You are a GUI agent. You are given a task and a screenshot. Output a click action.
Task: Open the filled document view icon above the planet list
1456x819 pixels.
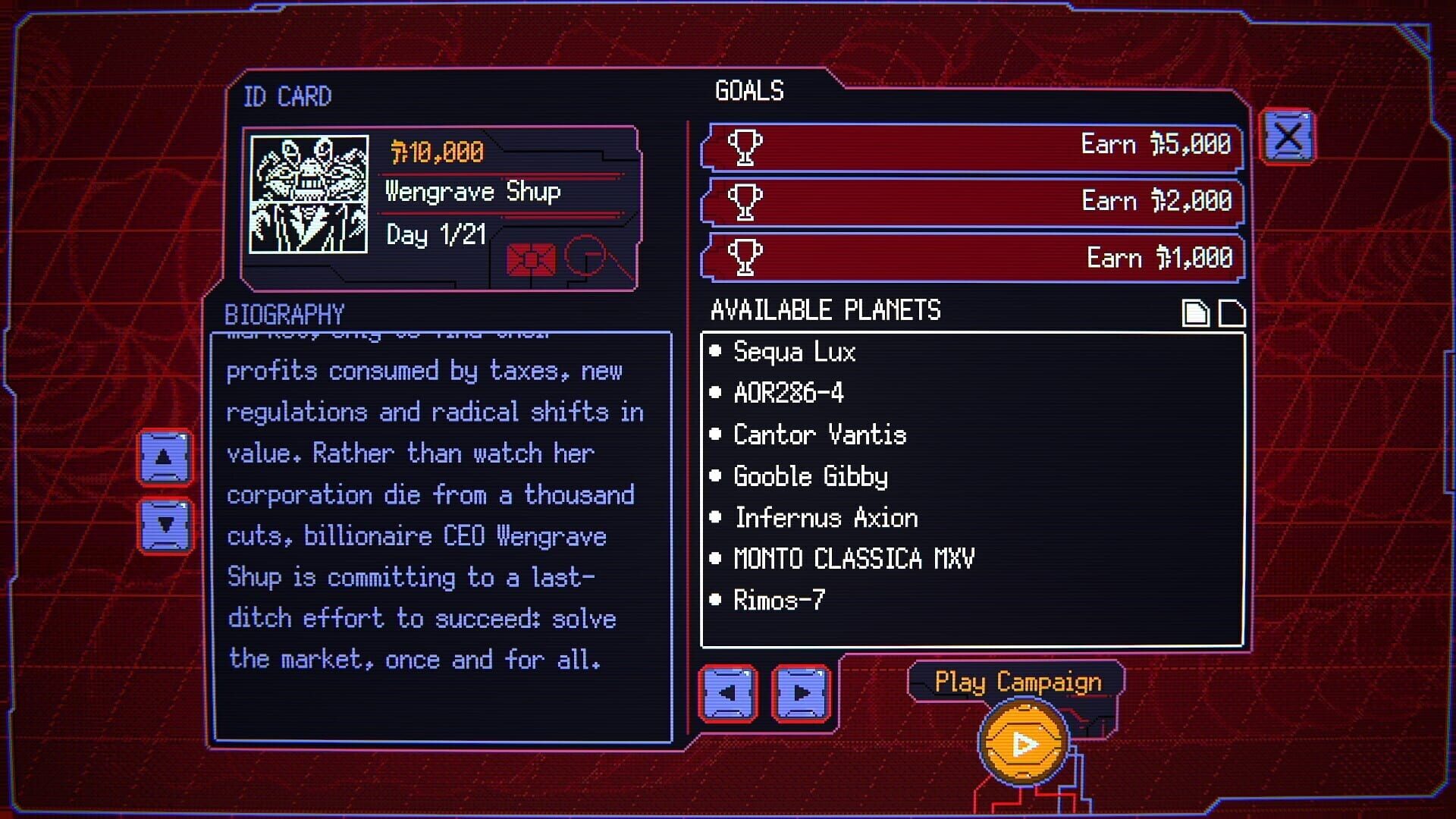point(1196,312)
